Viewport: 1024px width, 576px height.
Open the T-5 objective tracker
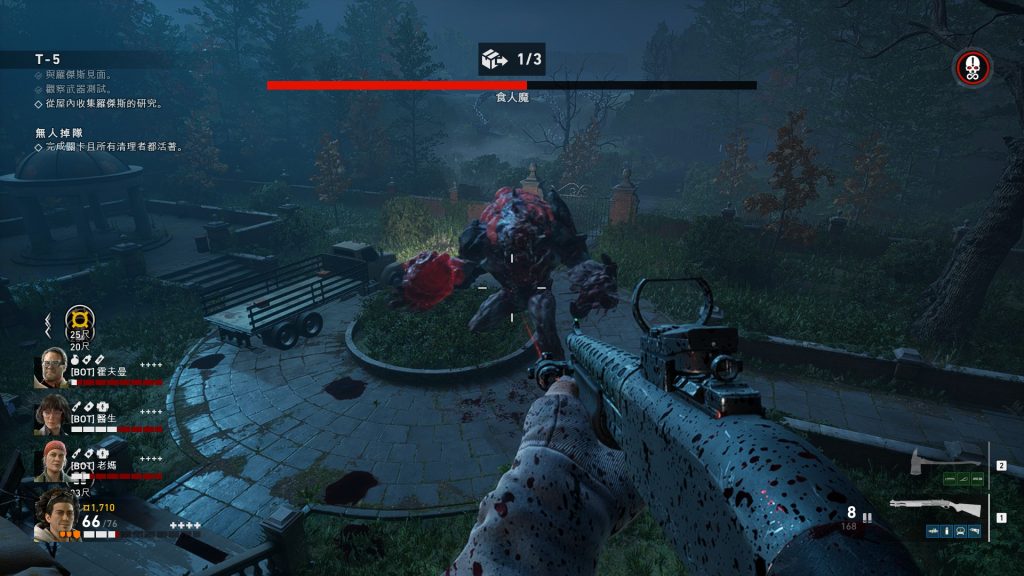(48, 60)
